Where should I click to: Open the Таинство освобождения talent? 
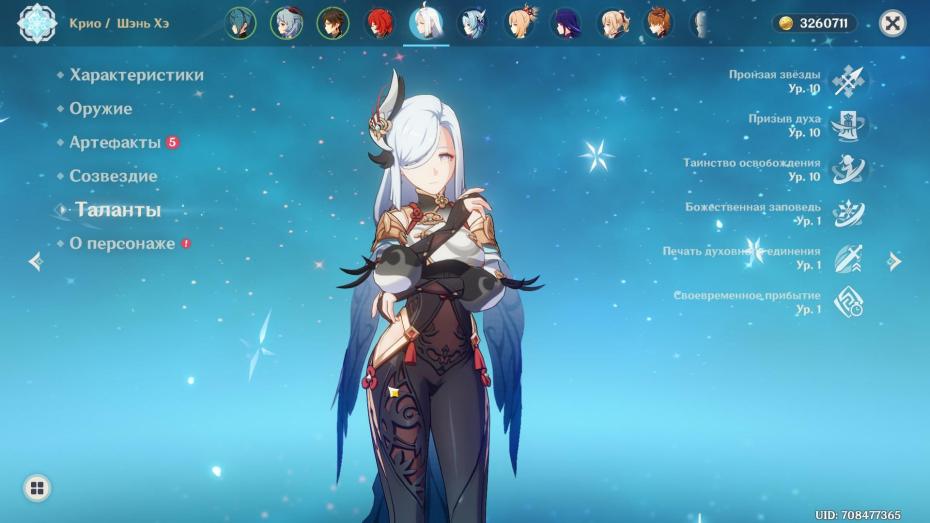click(x=849, y=169)
